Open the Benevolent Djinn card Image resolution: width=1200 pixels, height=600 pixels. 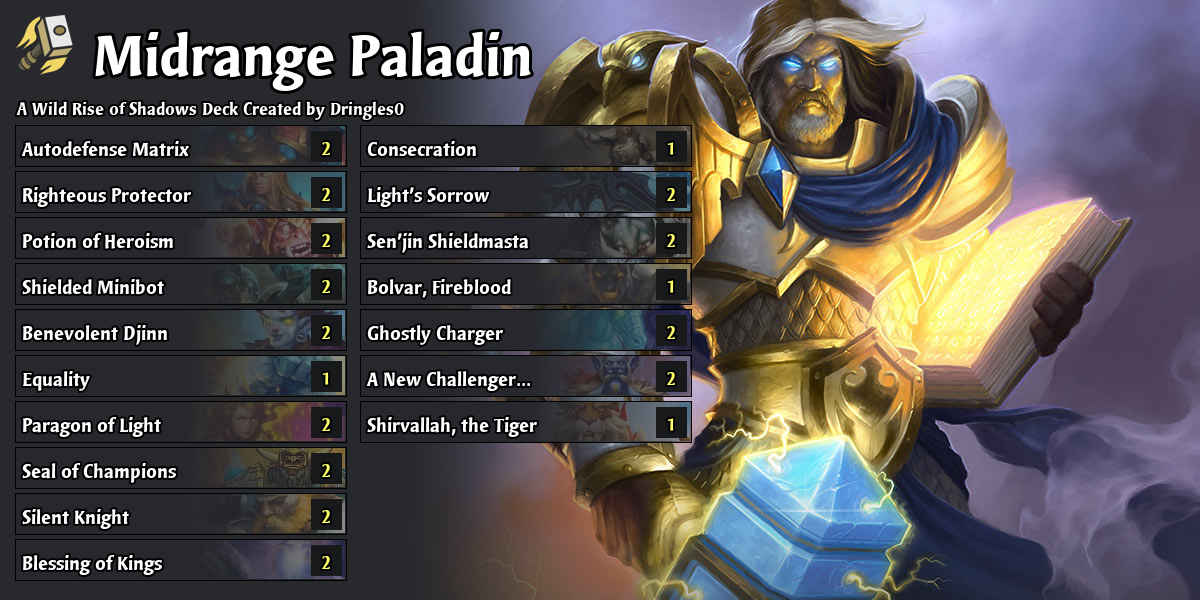coord(181,334)
